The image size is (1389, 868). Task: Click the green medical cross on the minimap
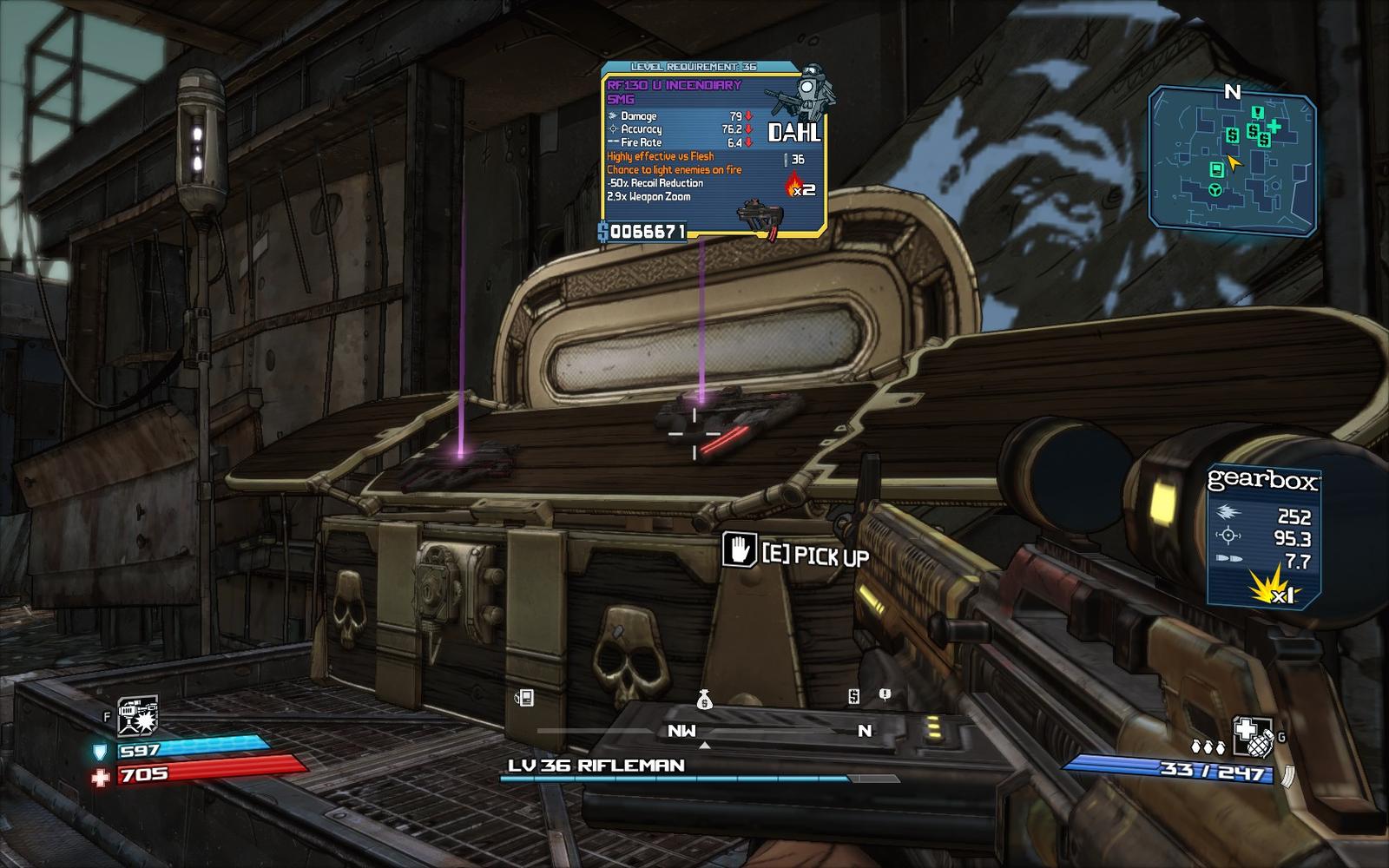1274,127
